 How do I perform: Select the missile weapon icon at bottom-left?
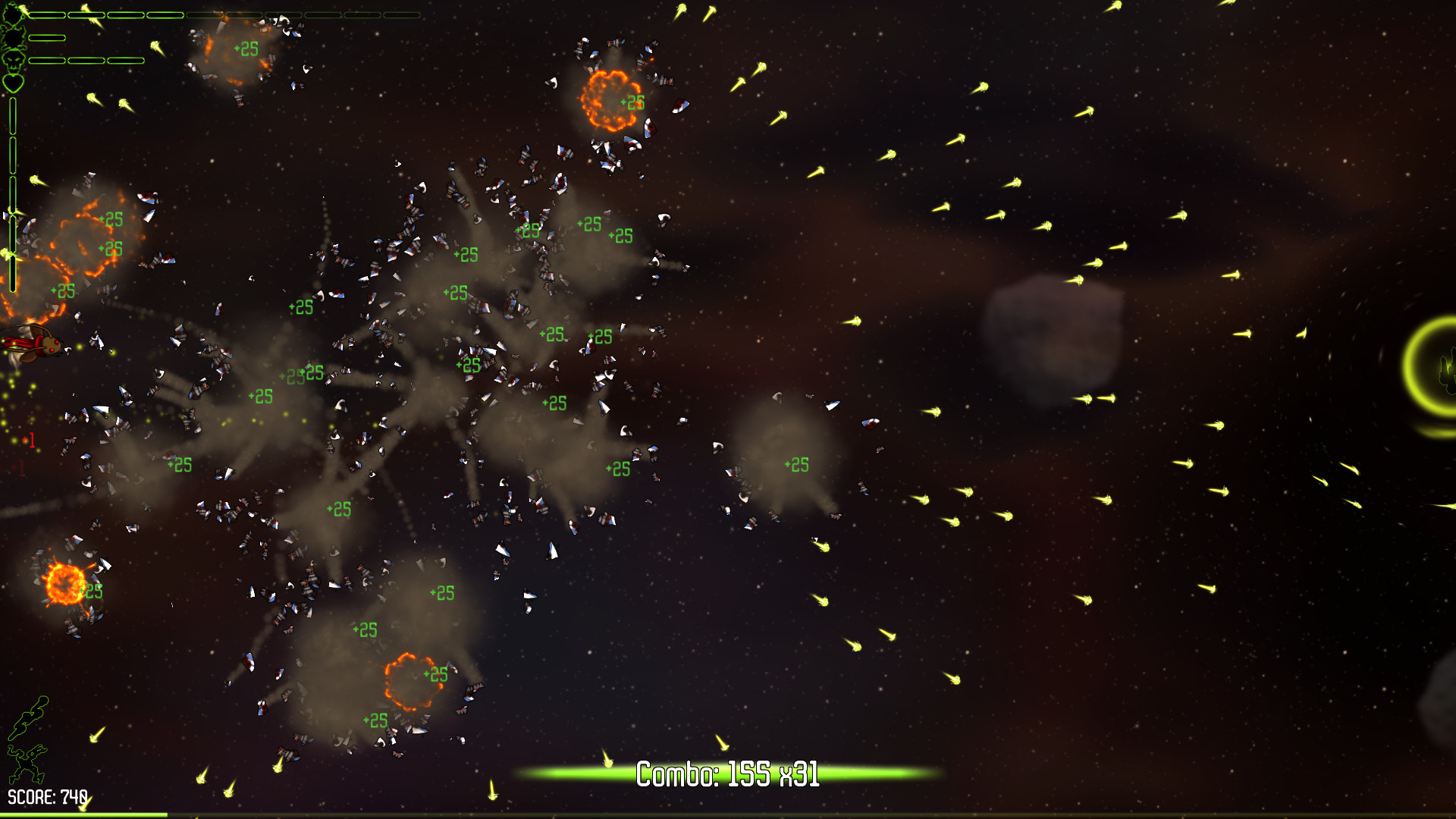pos(28,718)
